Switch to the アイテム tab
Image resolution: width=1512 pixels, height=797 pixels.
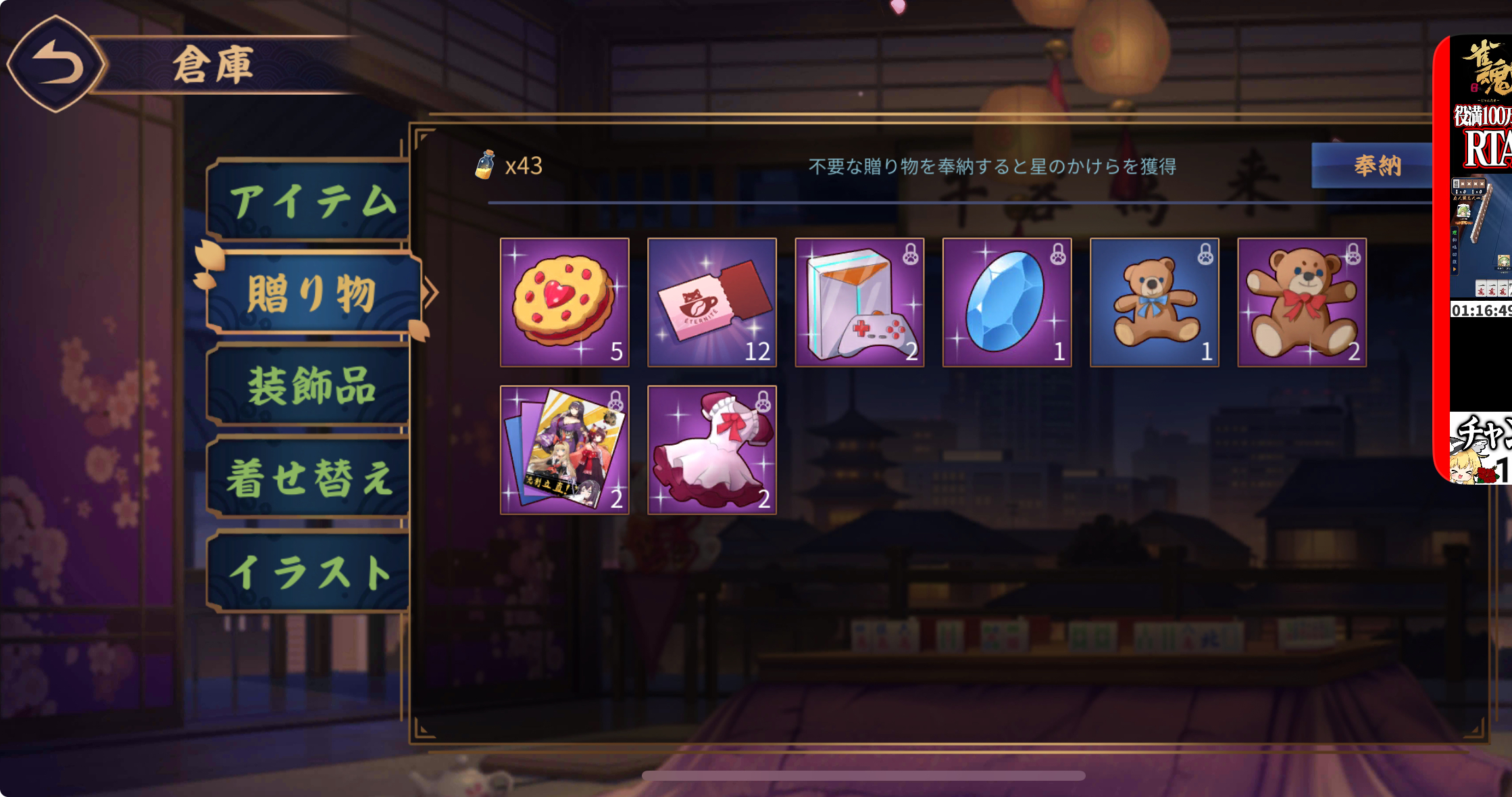[x=311, y=201]
